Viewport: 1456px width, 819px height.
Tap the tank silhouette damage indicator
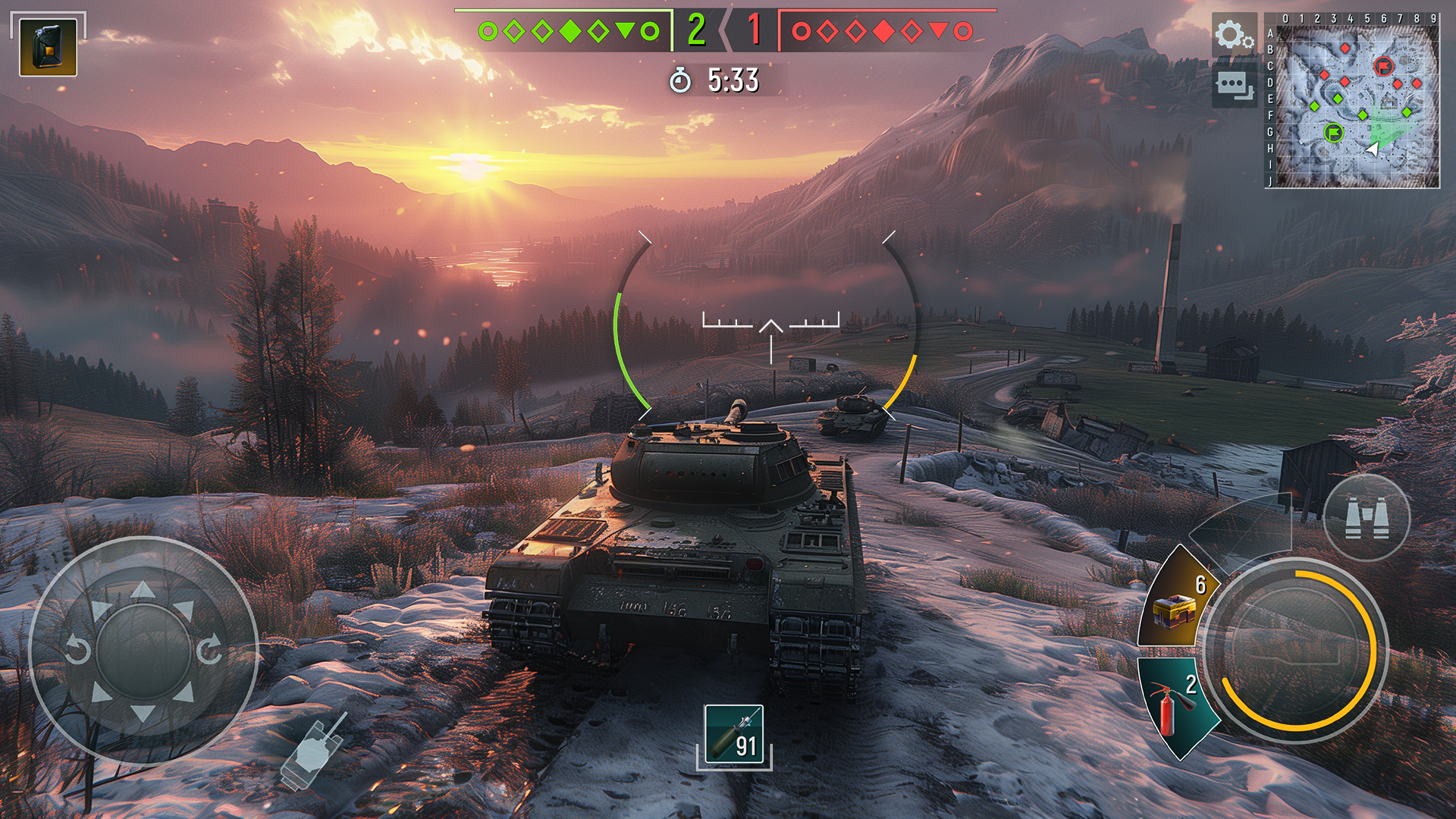pyautogui.click(x=311, y=751)
